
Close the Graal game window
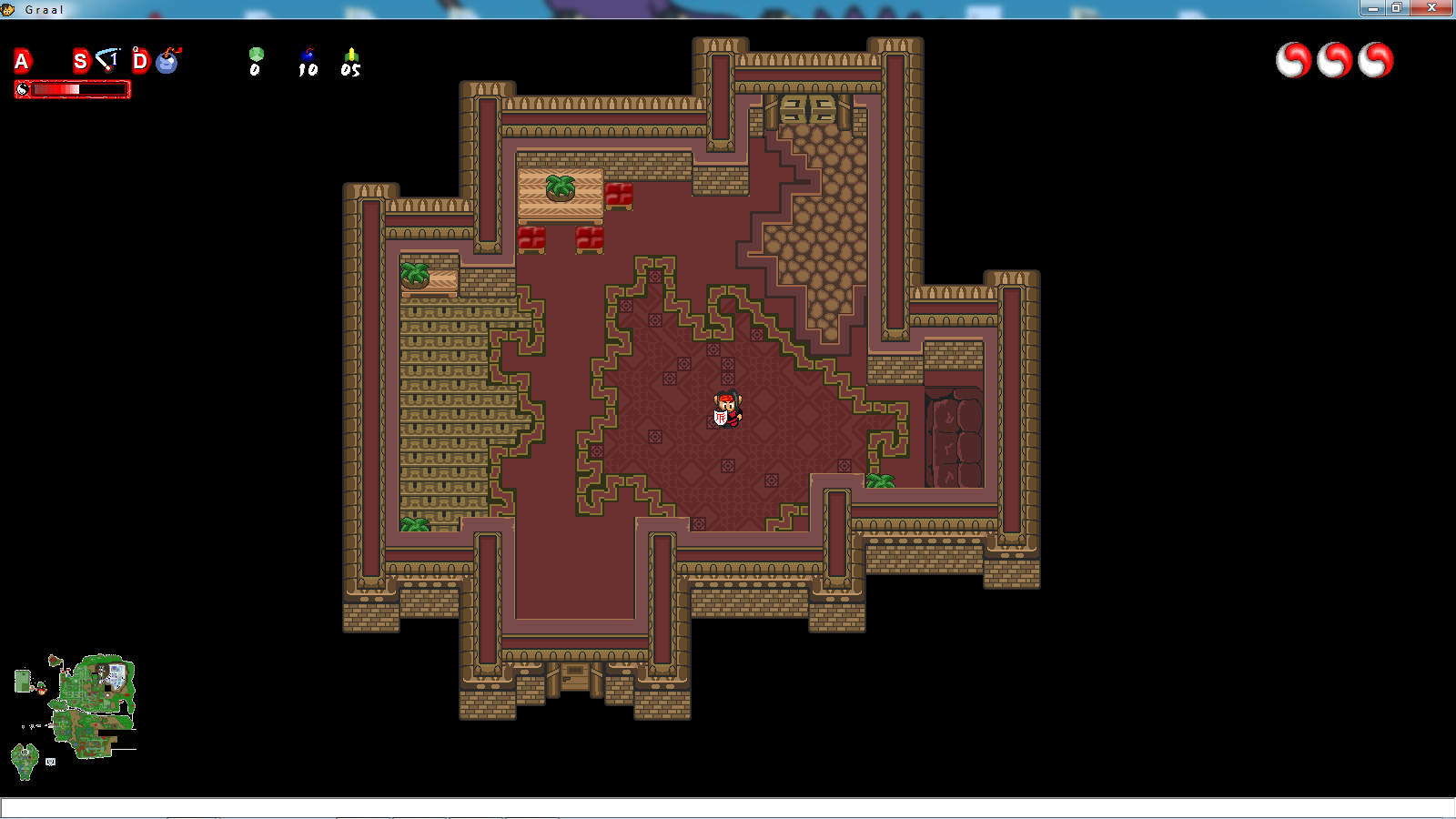[1431, 8]
